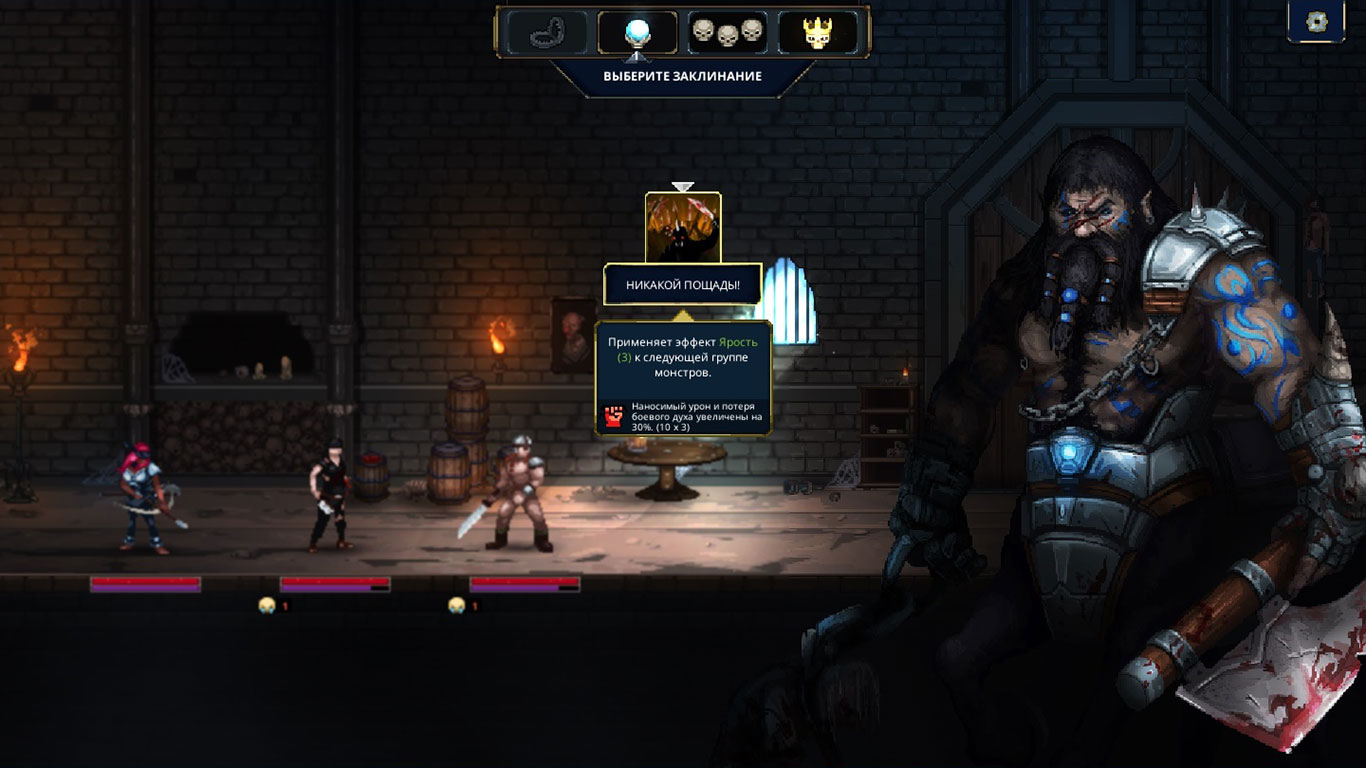1366x768 pixels.
Task: Click the dimmed trap phase icon
Action: click(x=546, y=33)
